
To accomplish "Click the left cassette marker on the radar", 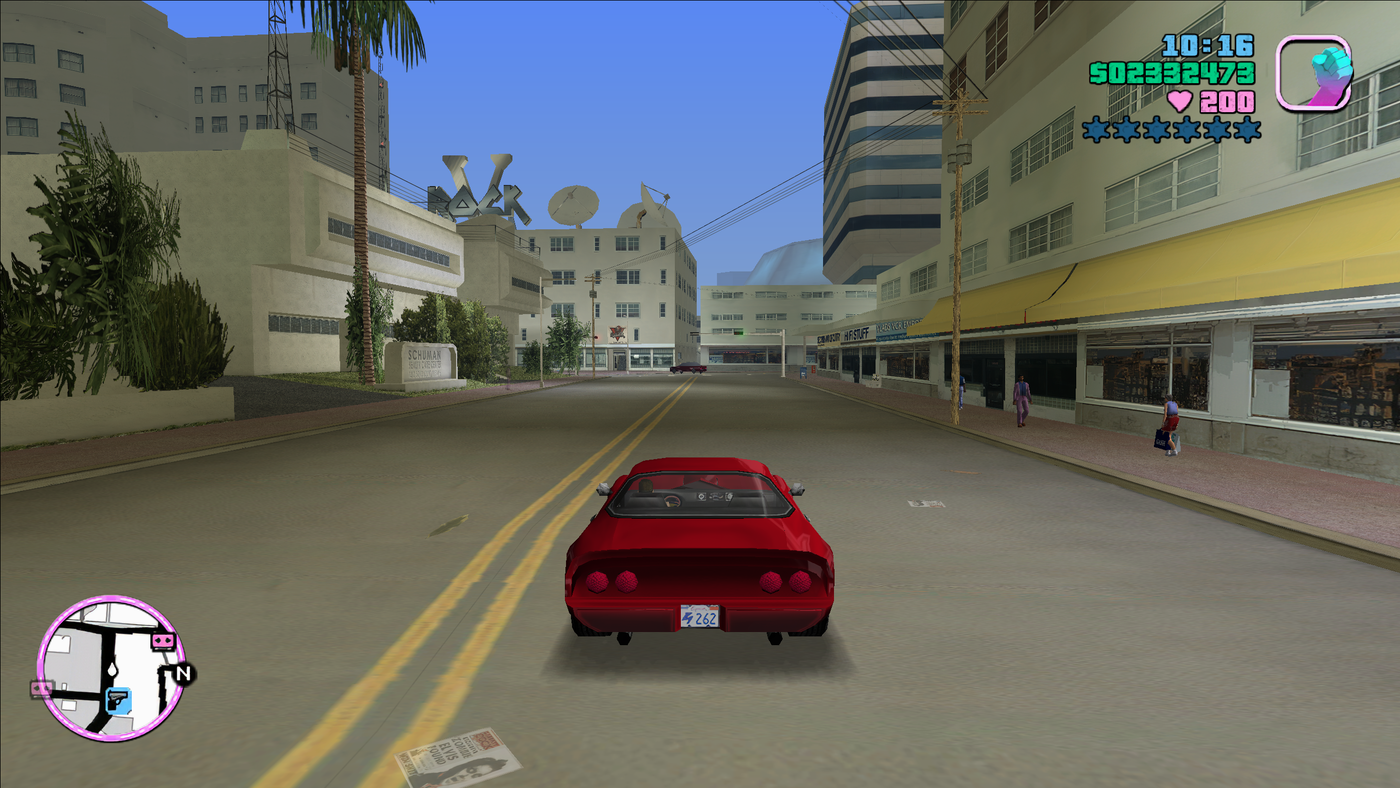I will (x=41, y=689).
